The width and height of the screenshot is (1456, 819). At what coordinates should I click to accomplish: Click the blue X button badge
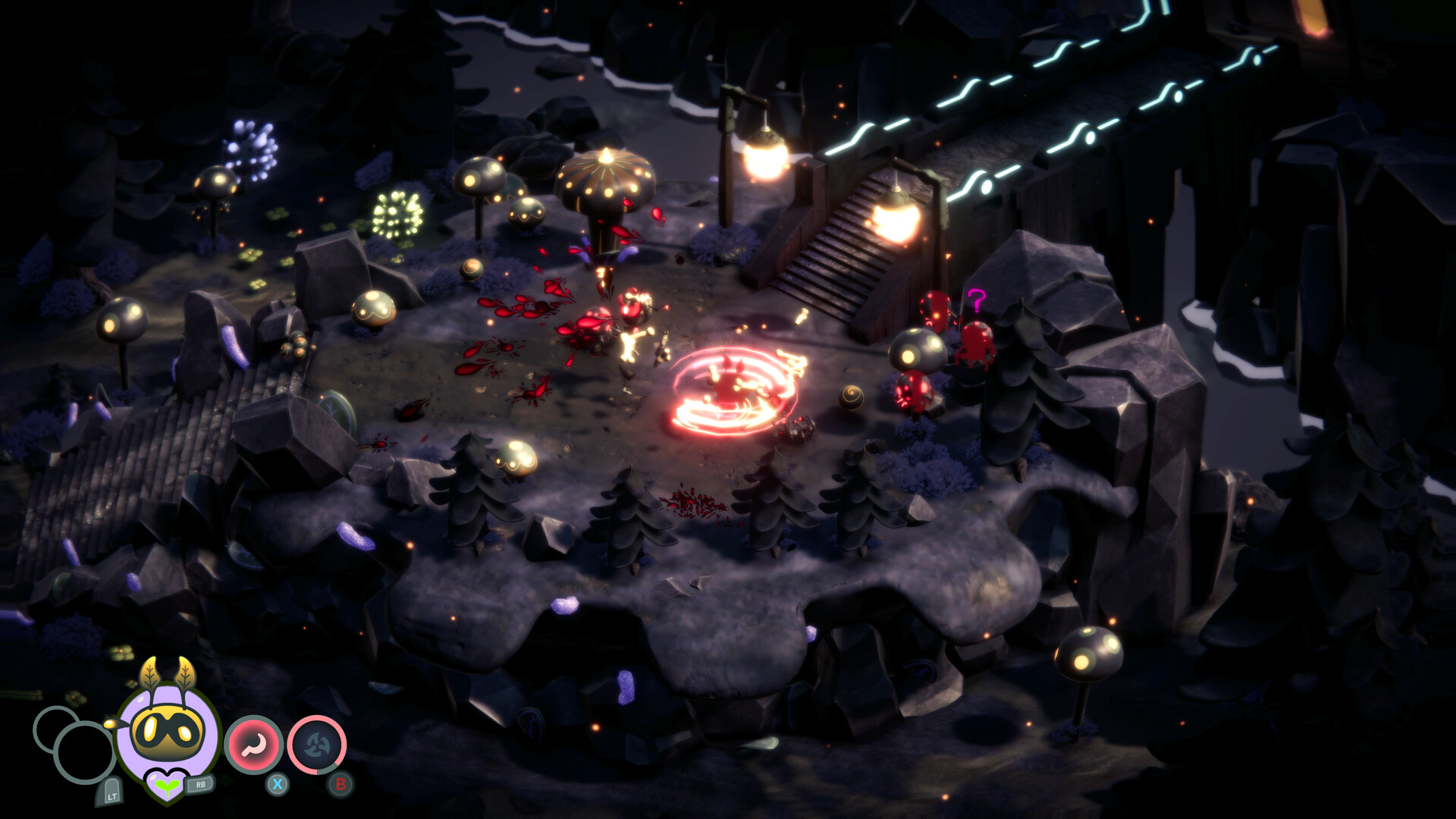click(x=278, y=783)
